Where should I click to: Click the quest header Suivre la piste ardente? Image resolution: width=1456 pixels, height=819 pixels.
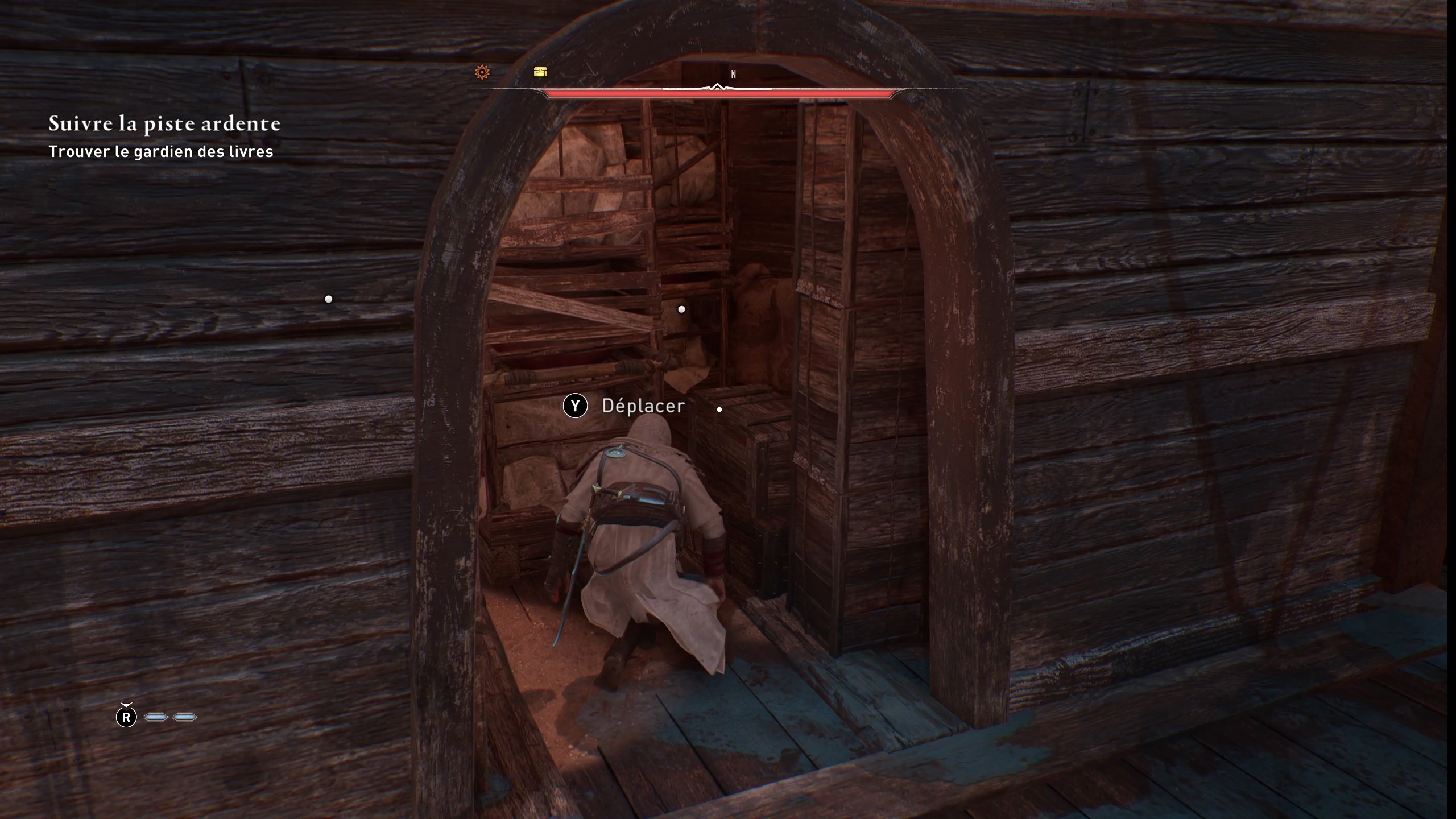tap(164, 123)
